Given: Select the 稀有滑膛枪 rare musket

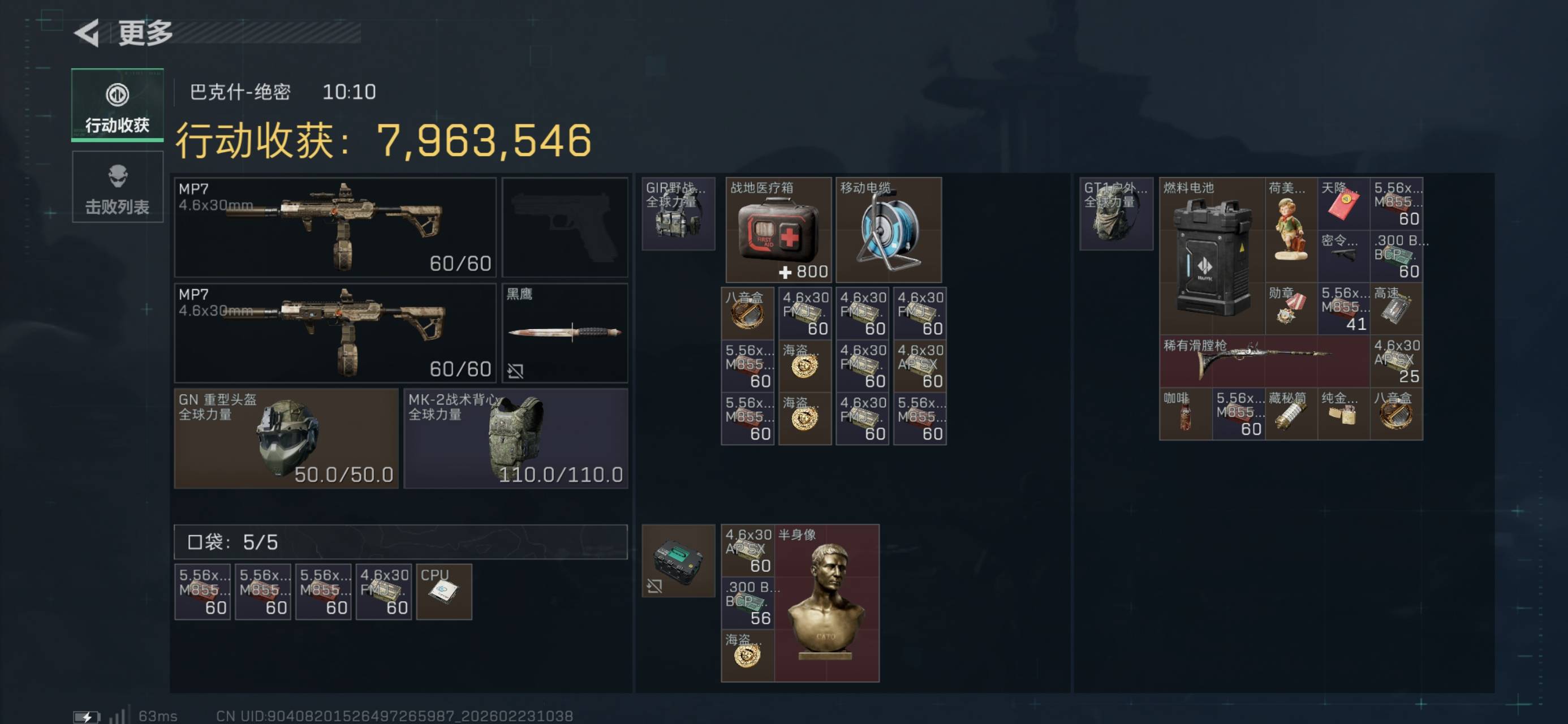Looking at the screenshot, I should click(1264, 360).
